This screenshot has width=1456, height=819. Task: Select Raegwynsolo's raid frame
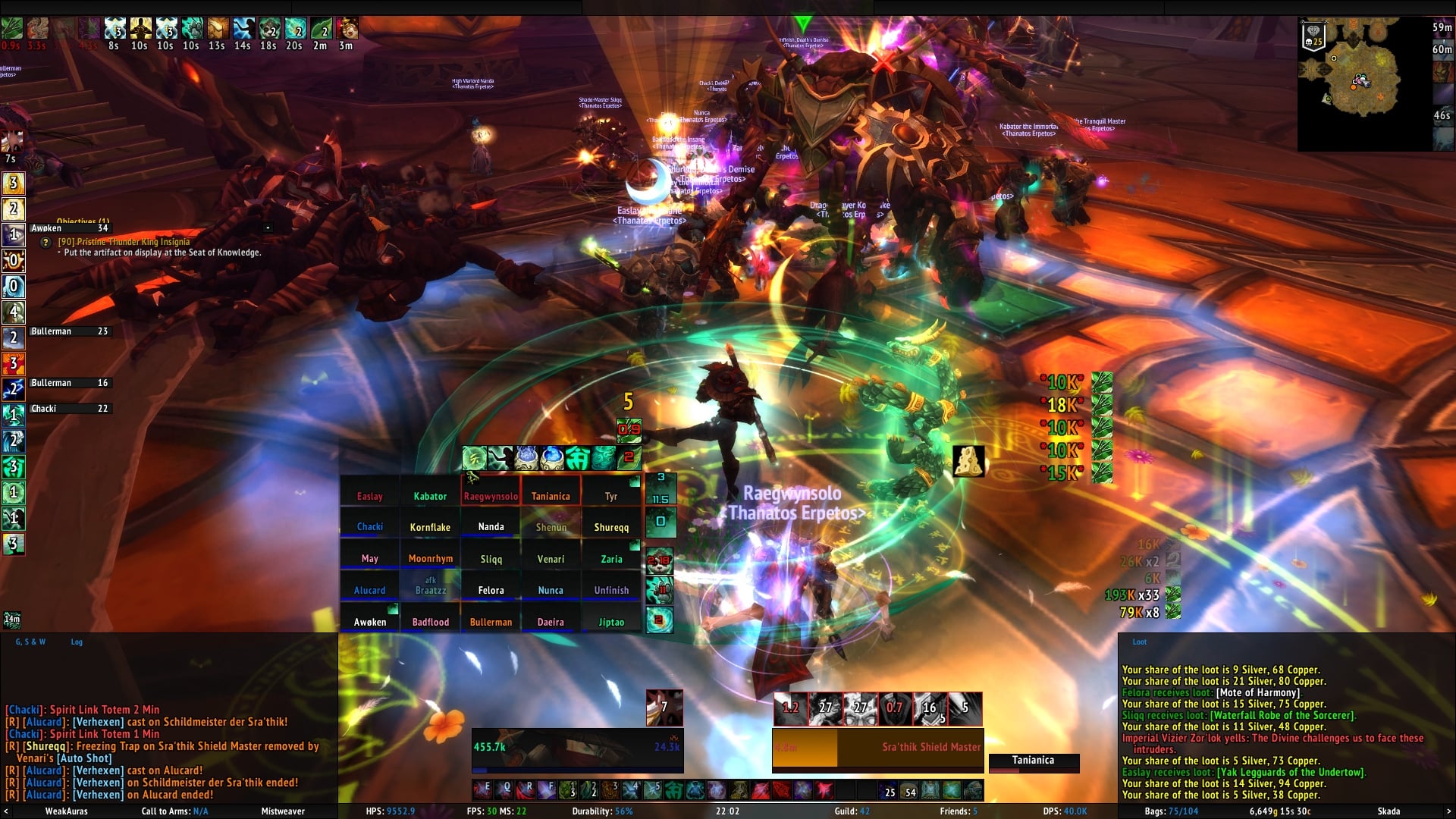coord(491,496)
